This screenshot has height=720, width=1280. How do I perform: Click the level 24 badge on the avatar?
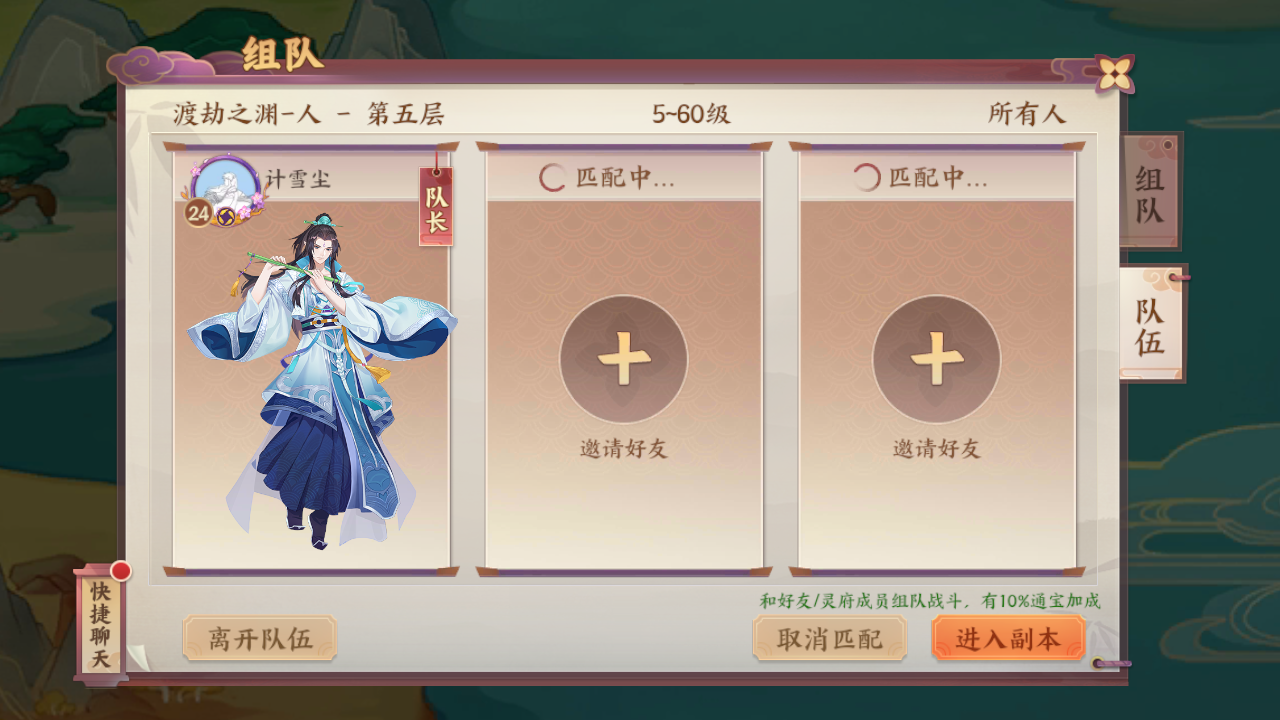[199, 212]
